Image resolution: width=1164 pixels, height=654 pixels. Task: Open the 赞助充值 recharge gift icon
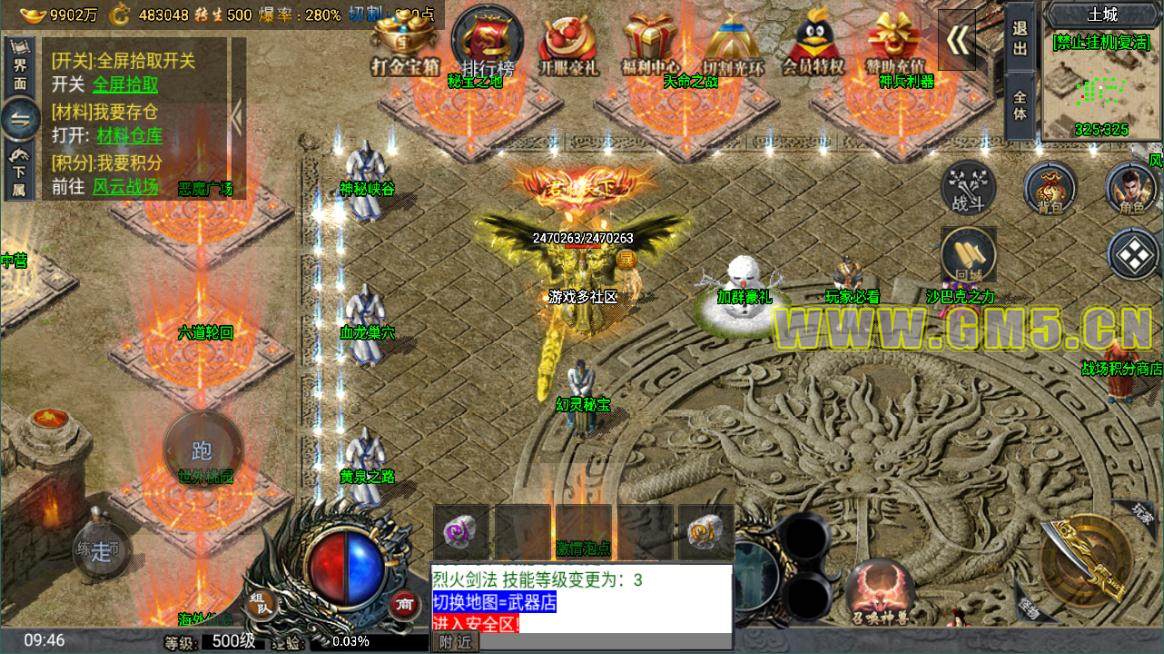point(896,45)
